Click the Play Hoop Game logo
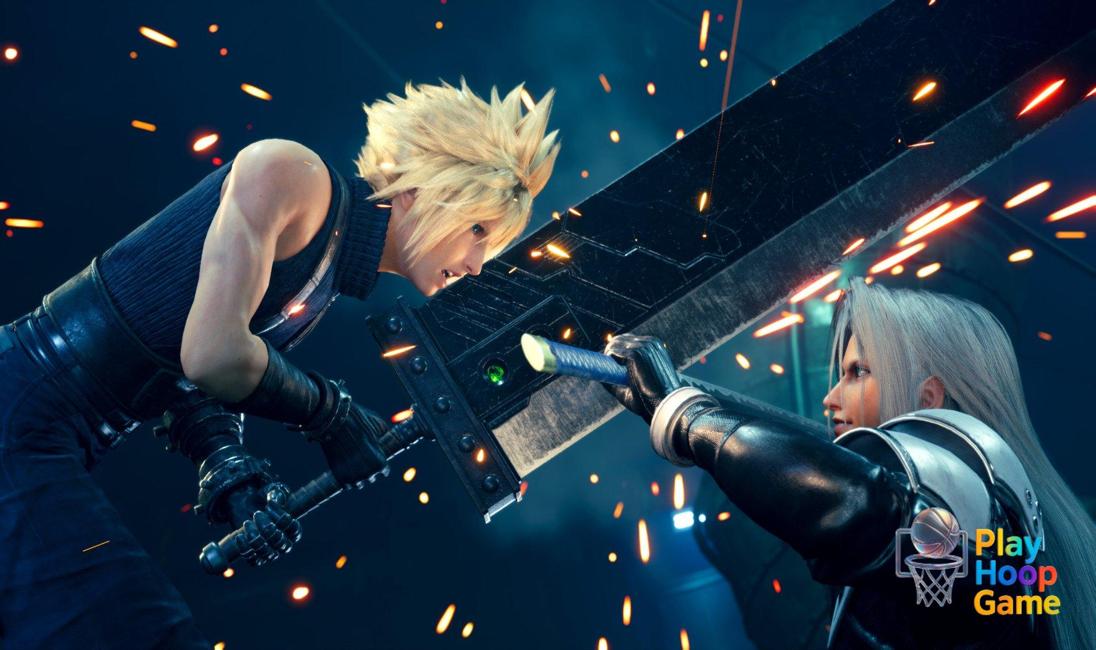This screenshot has height=650, width=1096. (977, 559)
